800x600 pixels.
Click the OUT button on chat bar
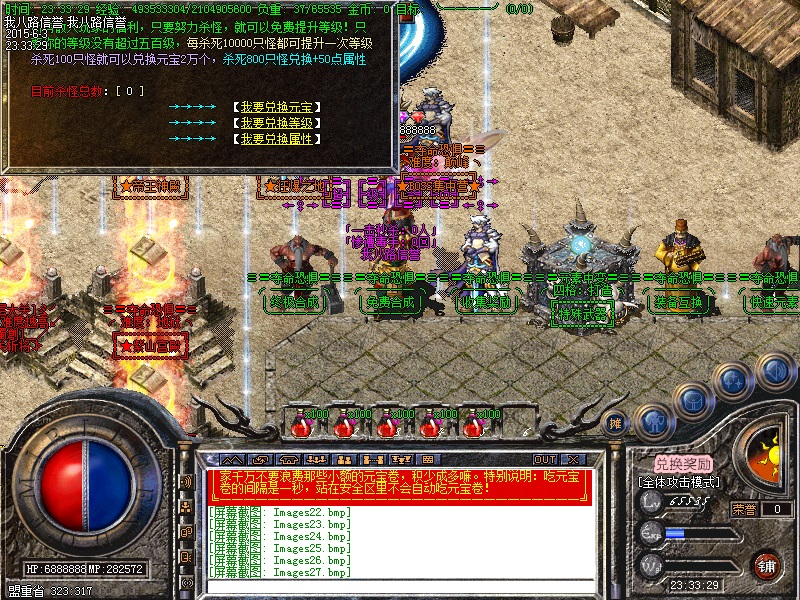click(x=544, y=459)
